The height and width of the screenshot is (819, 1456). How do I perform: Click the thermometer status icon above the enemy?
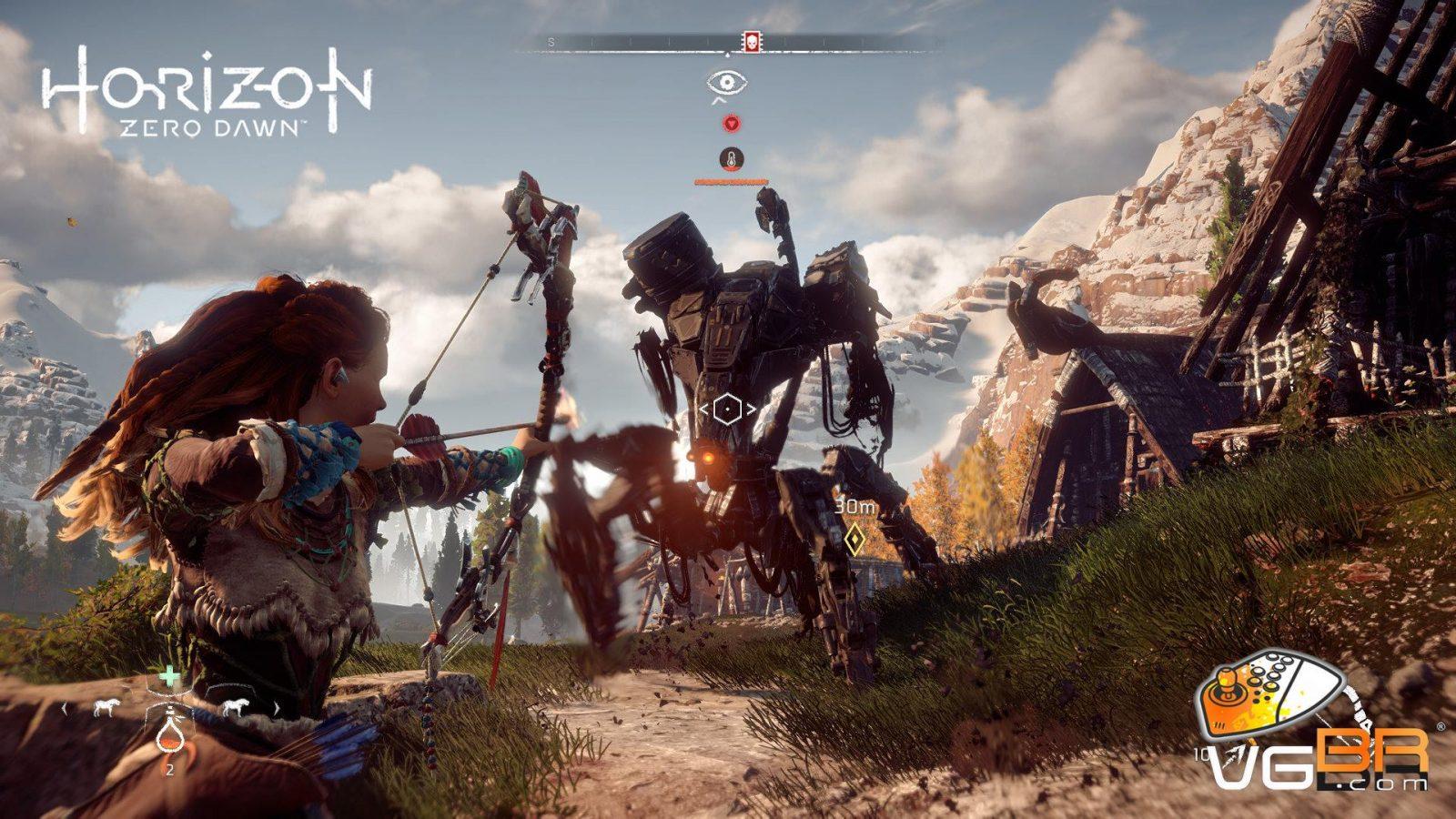pyautogui.click(x=729, y=159)
